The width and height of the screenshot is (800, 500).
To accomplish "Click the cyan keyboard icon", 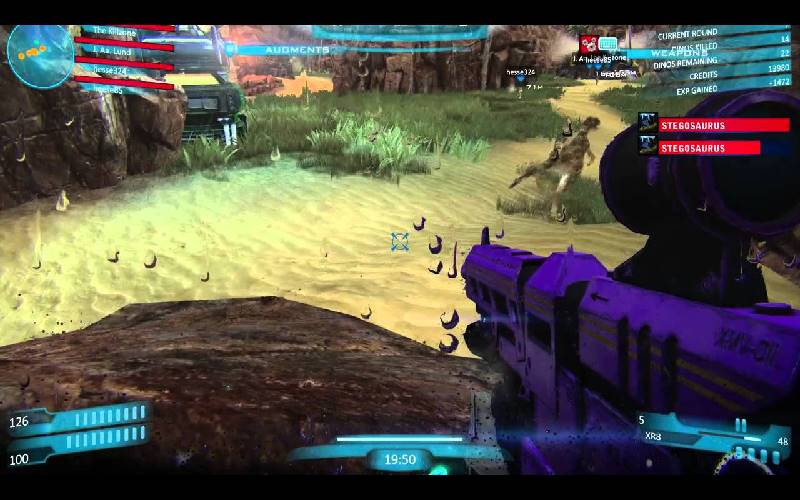I will click(608, 44).
